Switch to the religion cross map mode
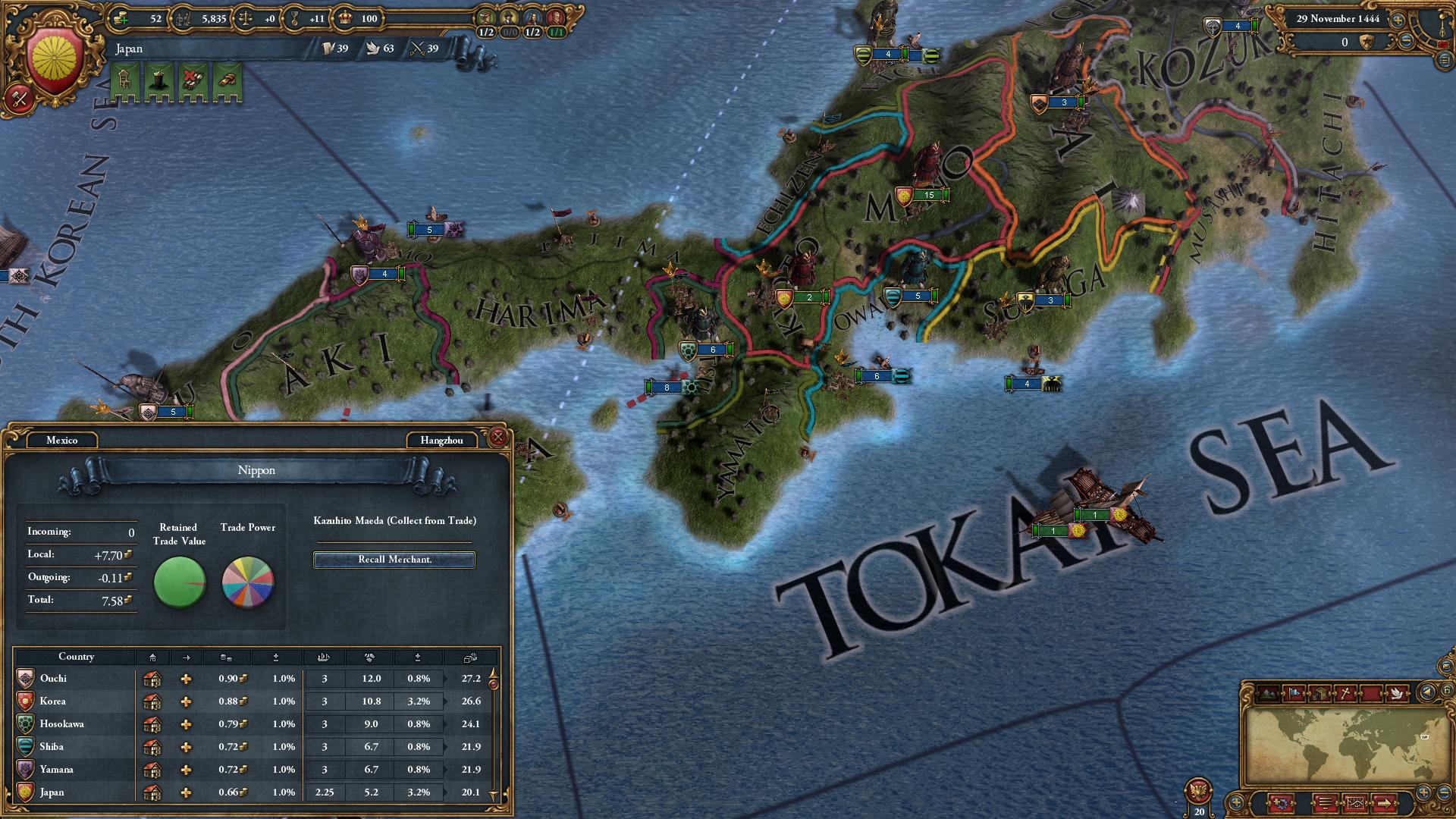The height and width of the screenshot is (819, 1456). click(x=1345, y=692)
